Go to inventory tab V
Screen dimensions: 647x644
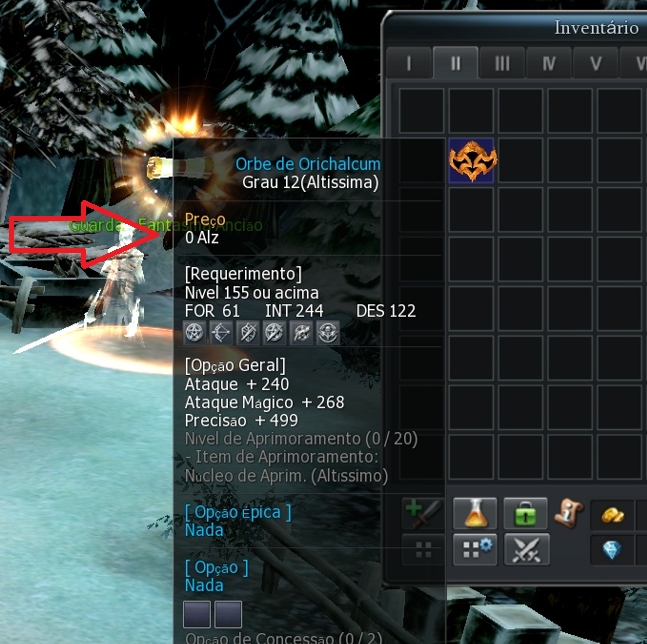(596, 63)
